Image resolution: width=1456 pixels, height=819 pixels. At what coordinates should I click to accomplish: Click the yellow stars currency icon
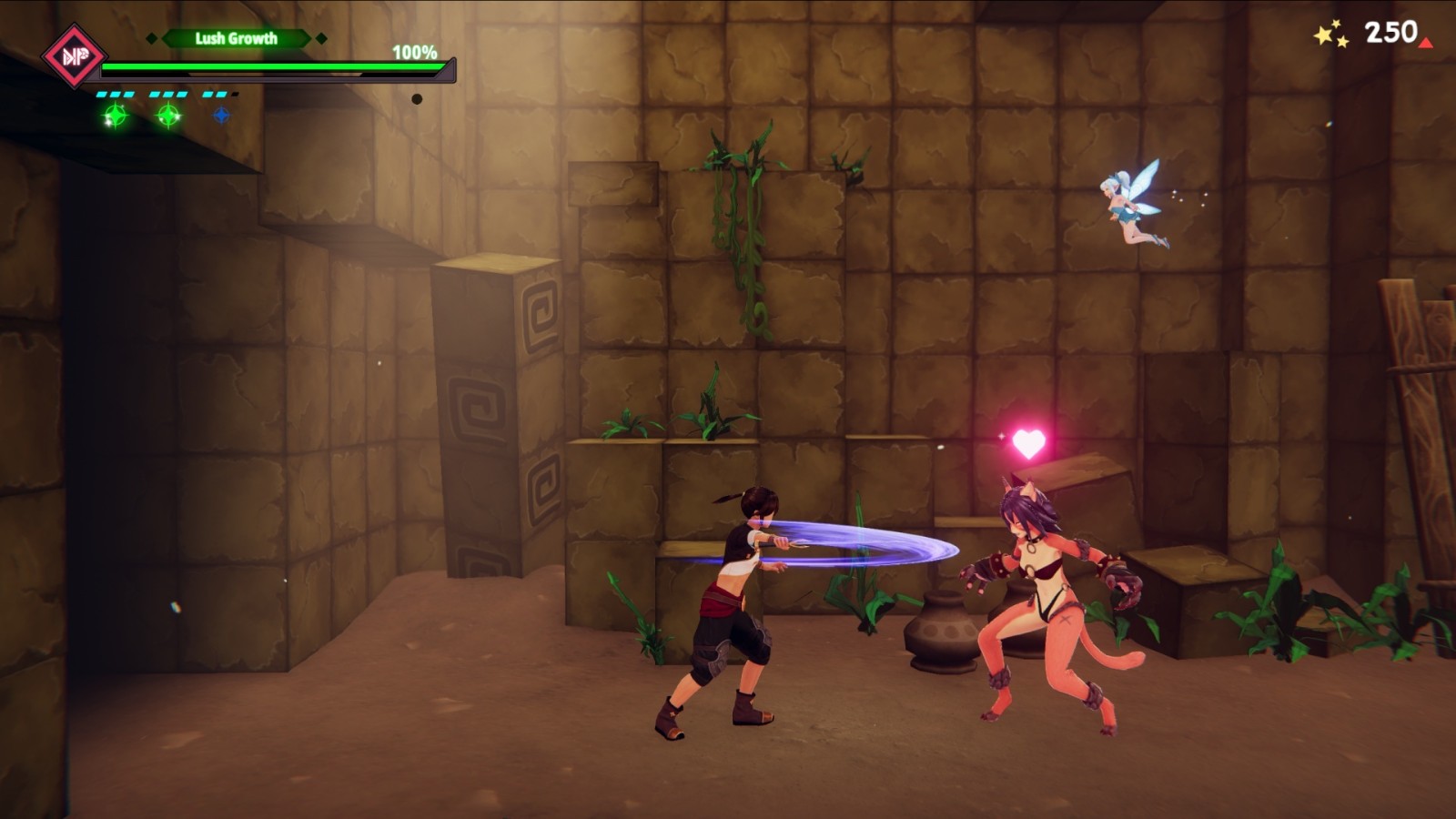tap(1330, 35)
